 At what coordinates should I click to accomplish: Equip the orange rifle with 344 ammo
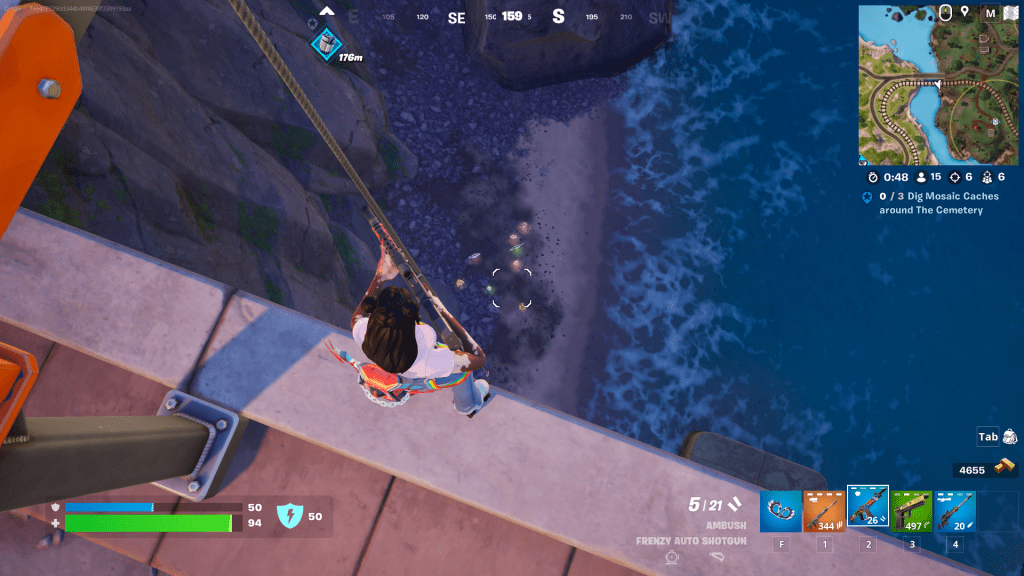(824, 510)
